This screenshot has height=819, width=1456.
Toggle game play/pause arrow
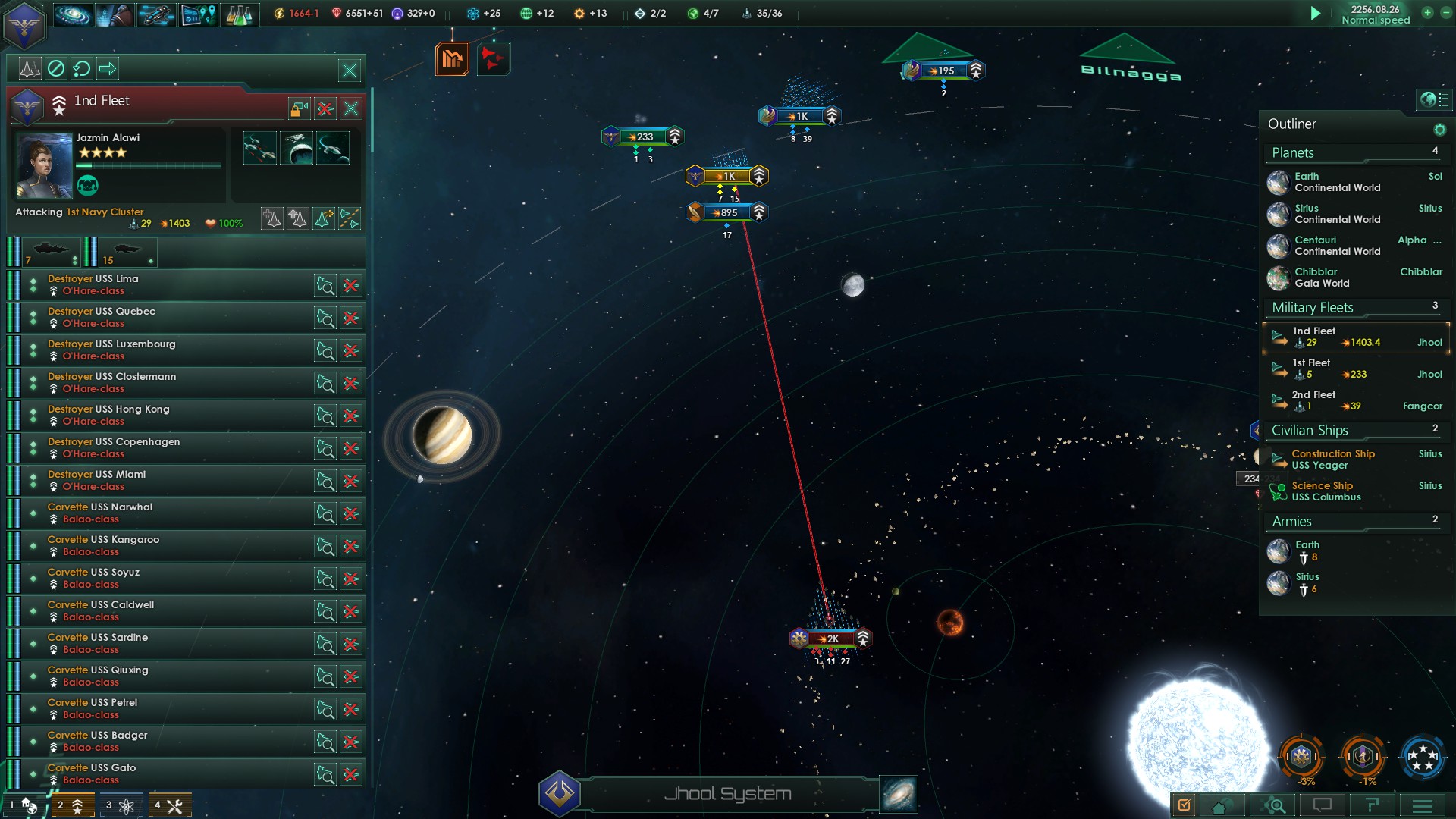point(1316,14)
